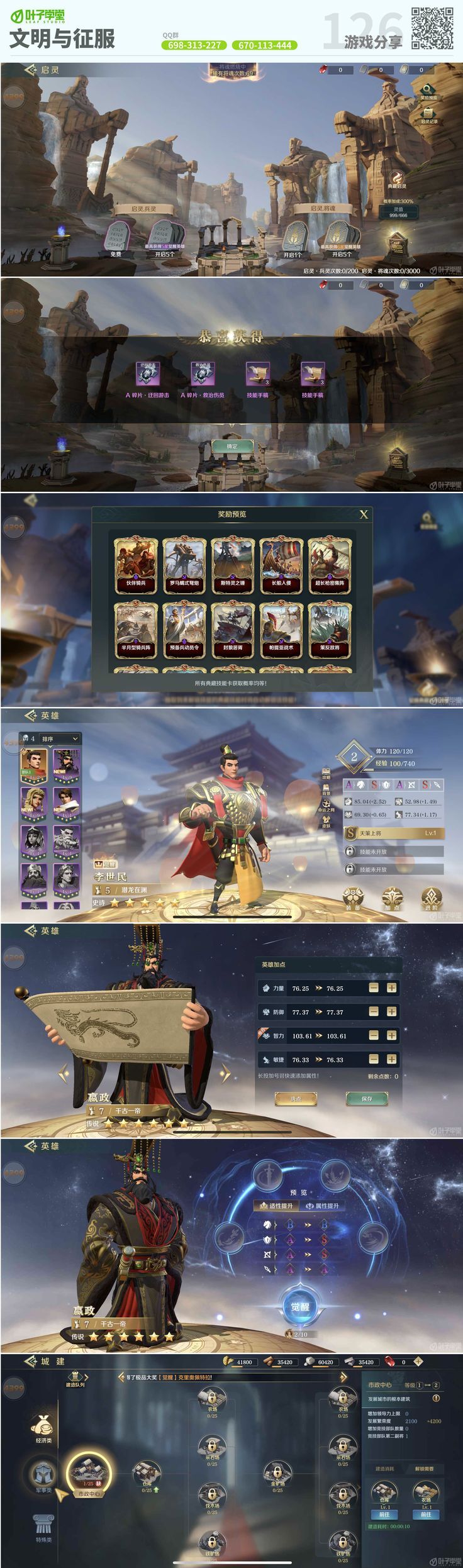Select the 长船入侵 skill card
The height and width of the screenshot is (1568, 463).
(x=281, y=564)
